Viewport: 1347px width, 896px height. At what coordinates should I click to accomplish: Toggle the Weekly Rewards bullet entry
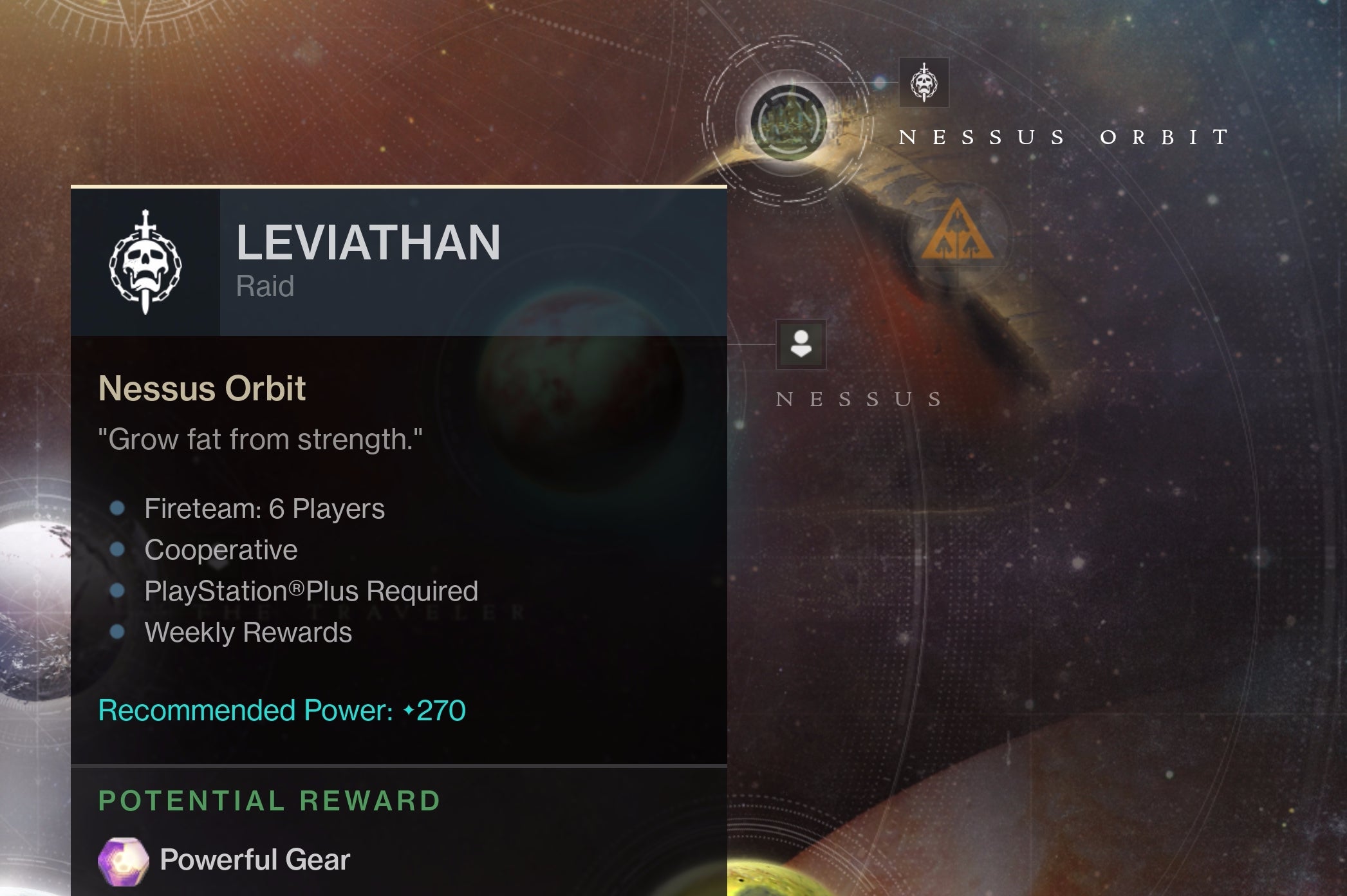249,633
